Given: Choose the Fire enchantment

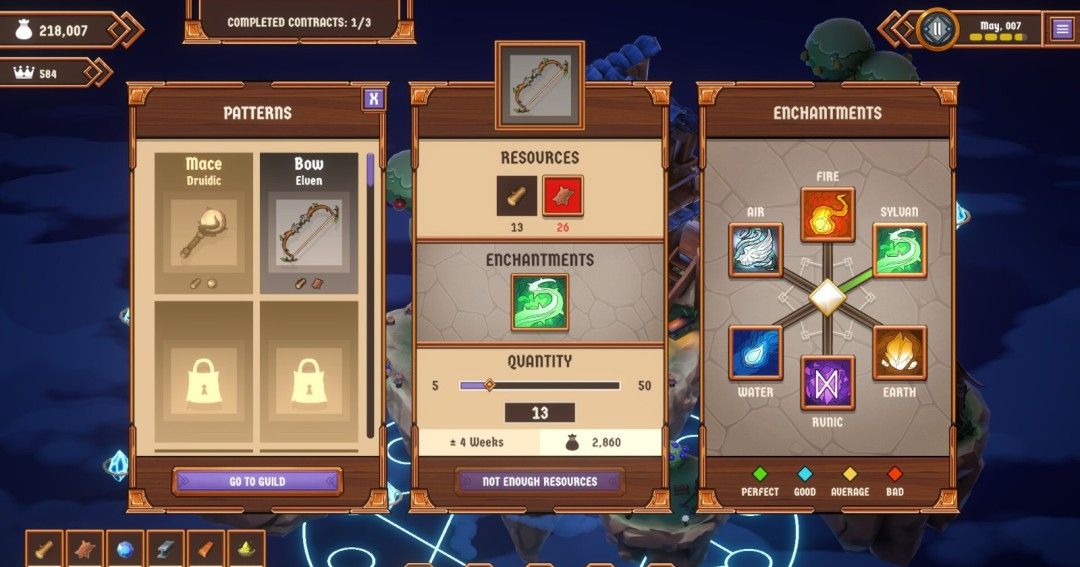Looking at the screenshot, I should tap(828, 215).
